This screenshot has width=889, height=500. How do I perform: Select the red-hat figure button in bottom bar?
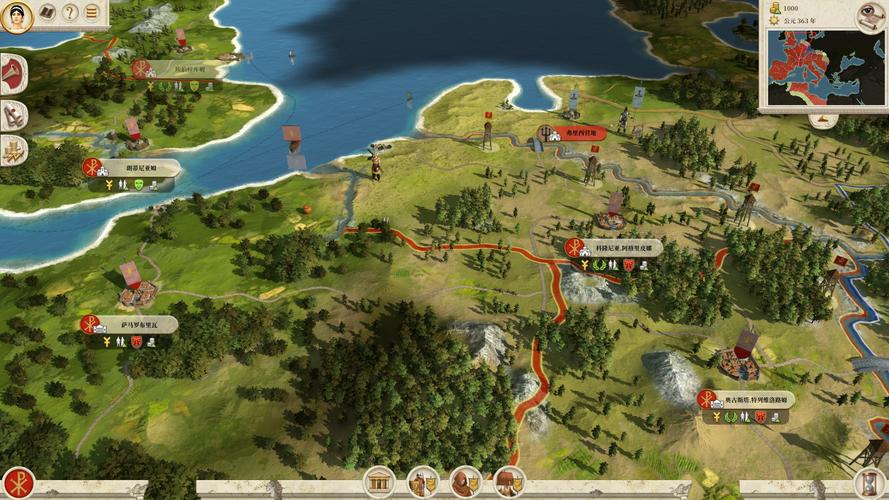coord(509,483)
